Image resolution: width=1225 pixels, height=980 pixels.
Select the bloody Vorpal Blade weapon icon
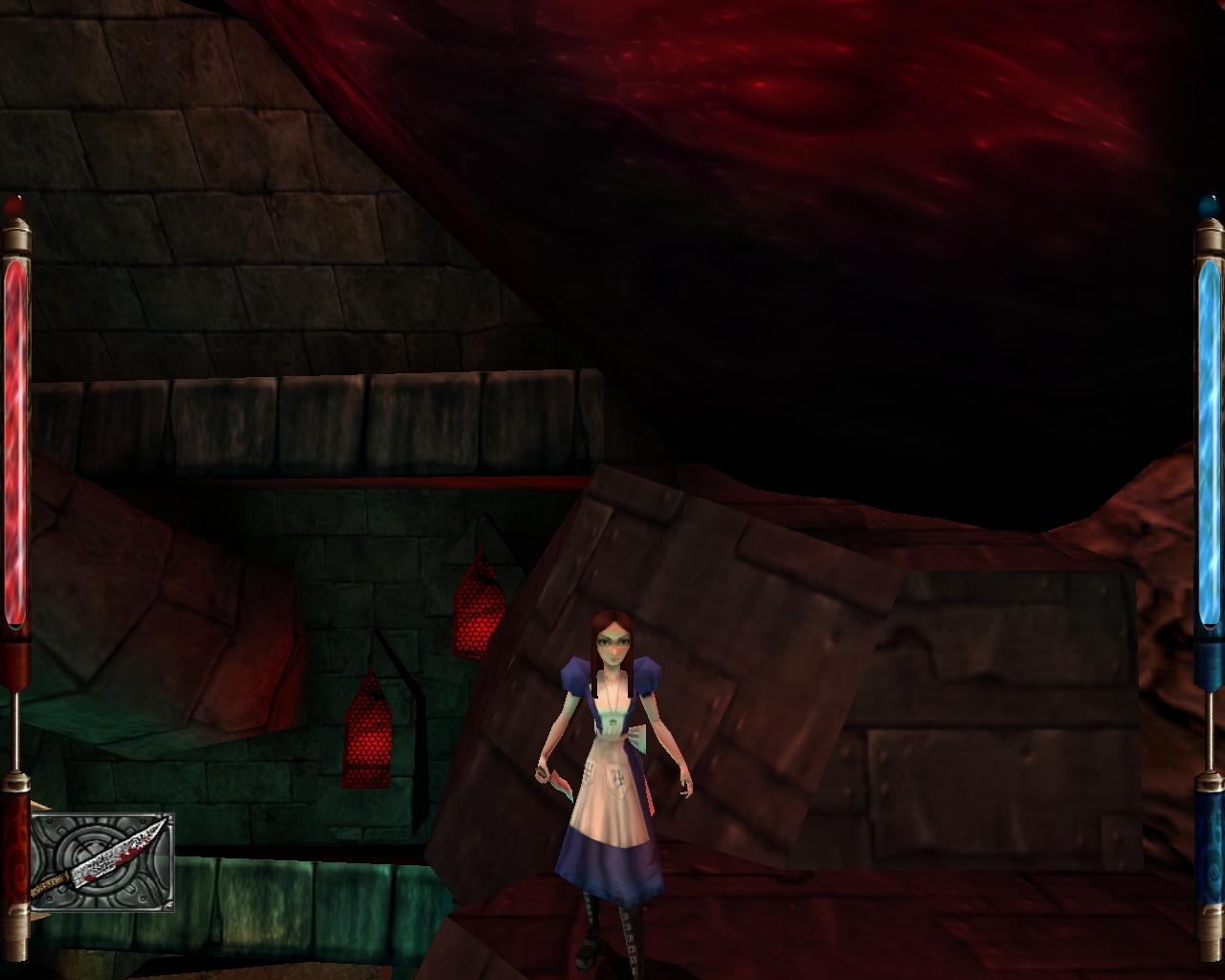(x=101, y=862)
